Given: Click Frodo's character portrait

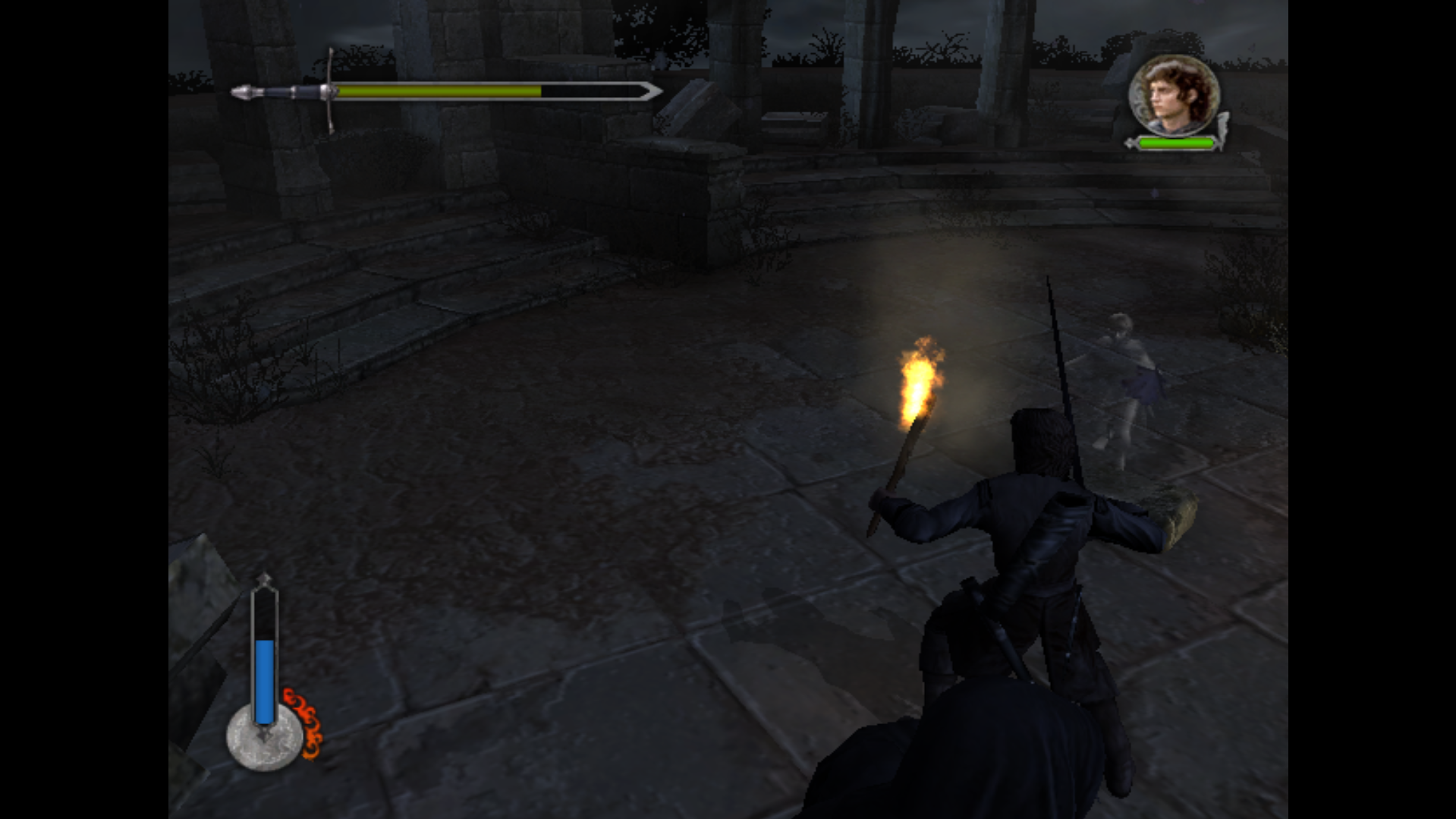Looking at the screenshot, I should tap(1173, 96).
